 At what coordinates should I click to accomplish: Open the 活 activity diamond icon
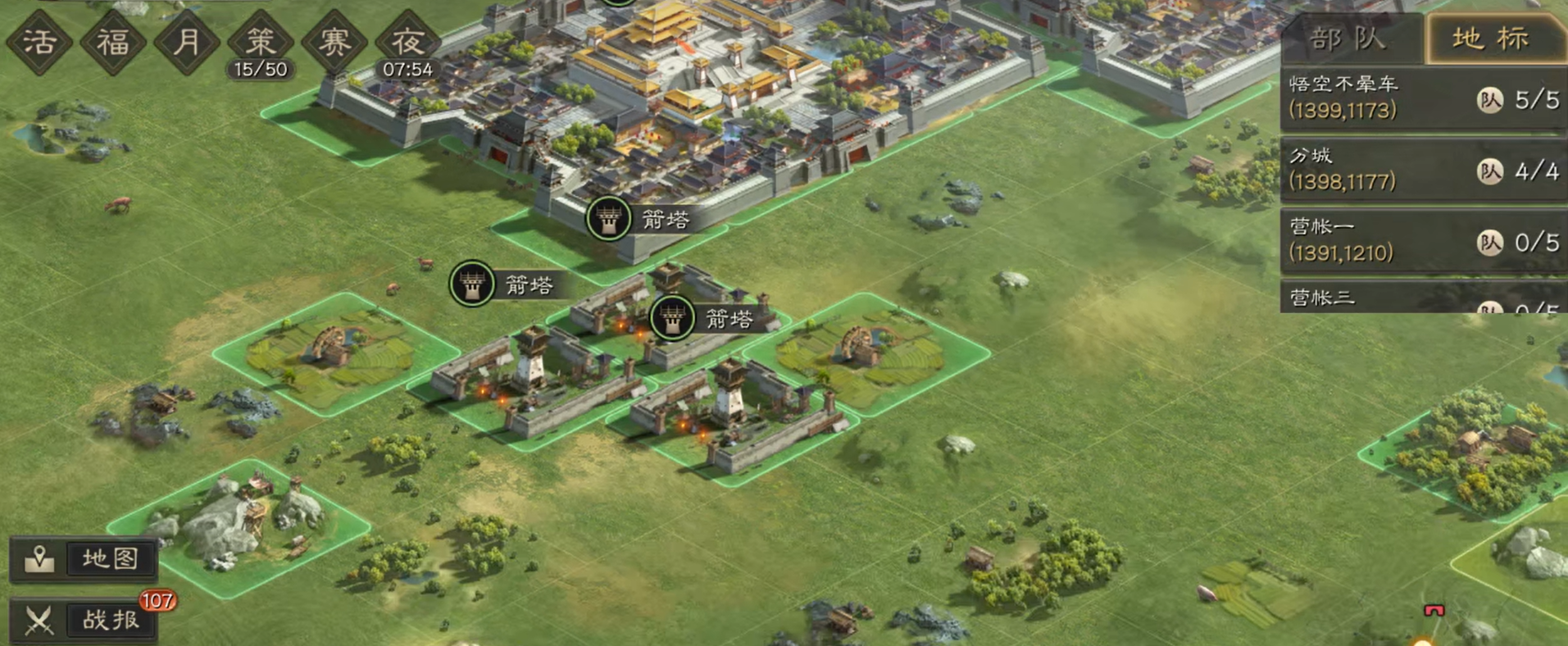click(x=39, y=41)
